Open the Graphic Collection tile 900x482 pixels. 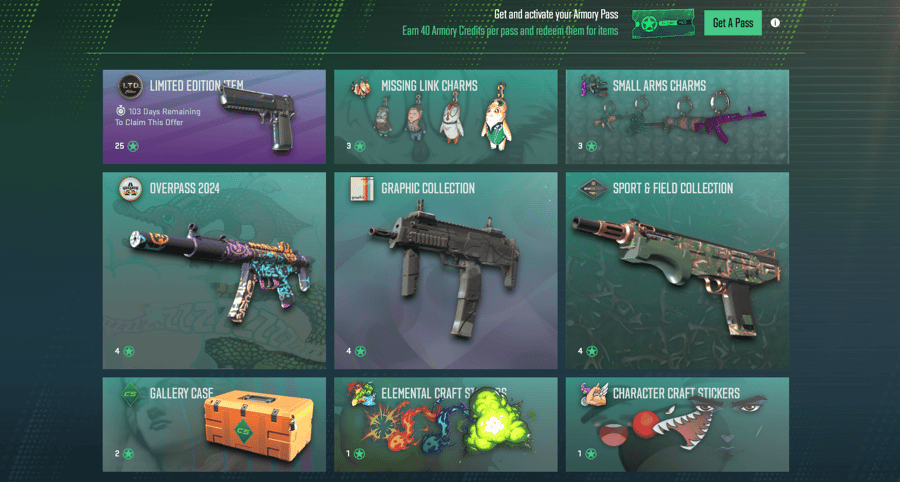[x=445, y=270]
